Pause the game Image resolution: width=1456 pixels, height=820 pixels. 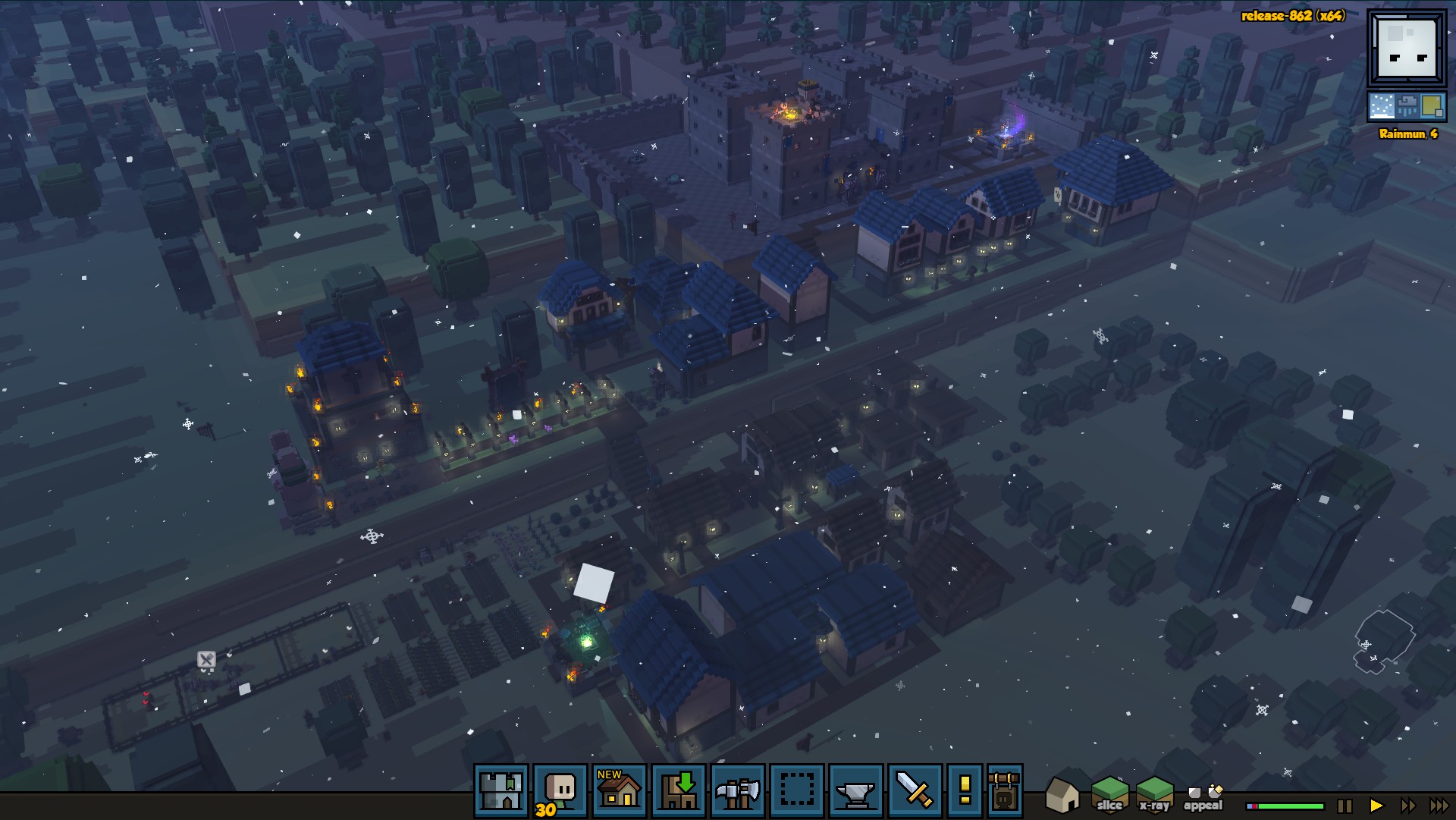[1345, 806]
